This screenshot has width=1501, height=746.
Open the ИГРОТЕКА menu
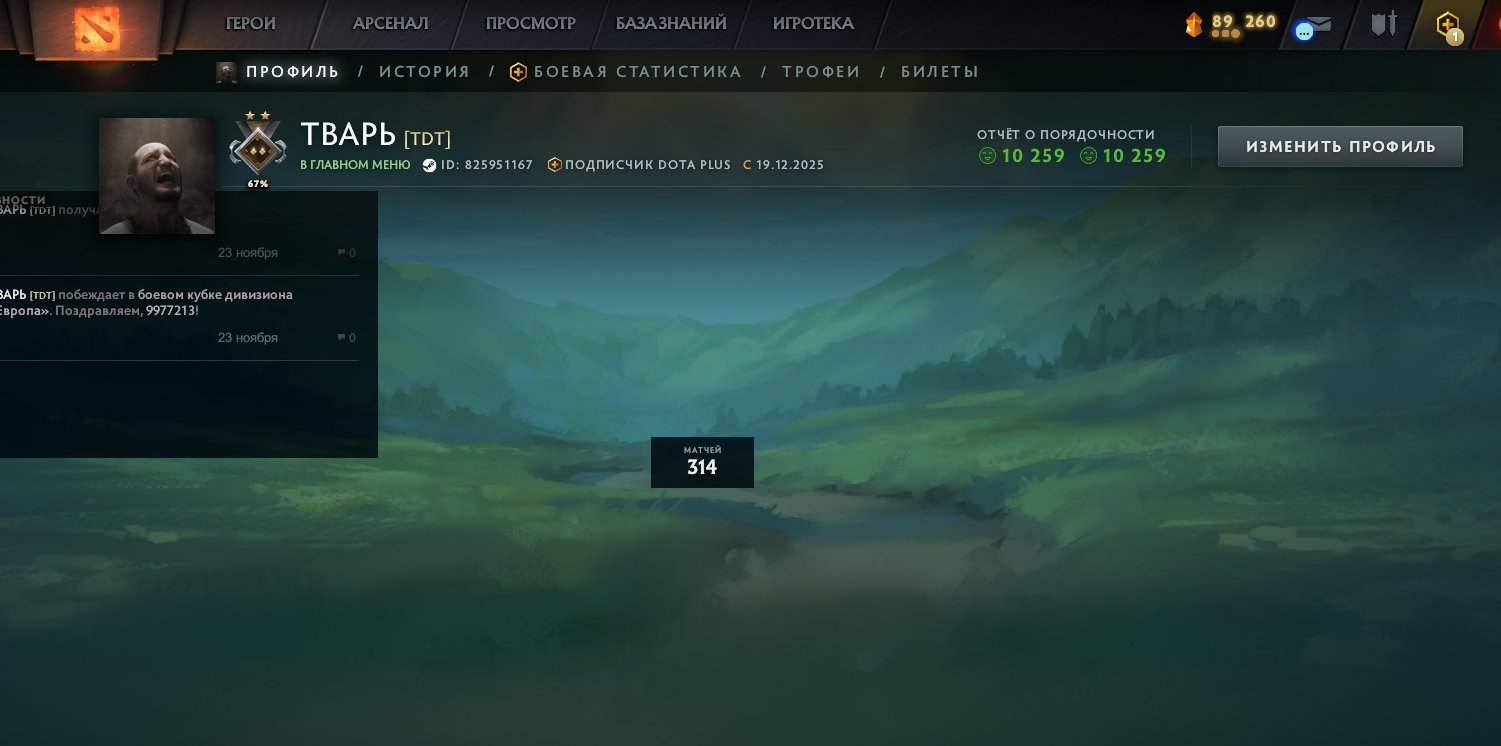(x=813, y=23)
